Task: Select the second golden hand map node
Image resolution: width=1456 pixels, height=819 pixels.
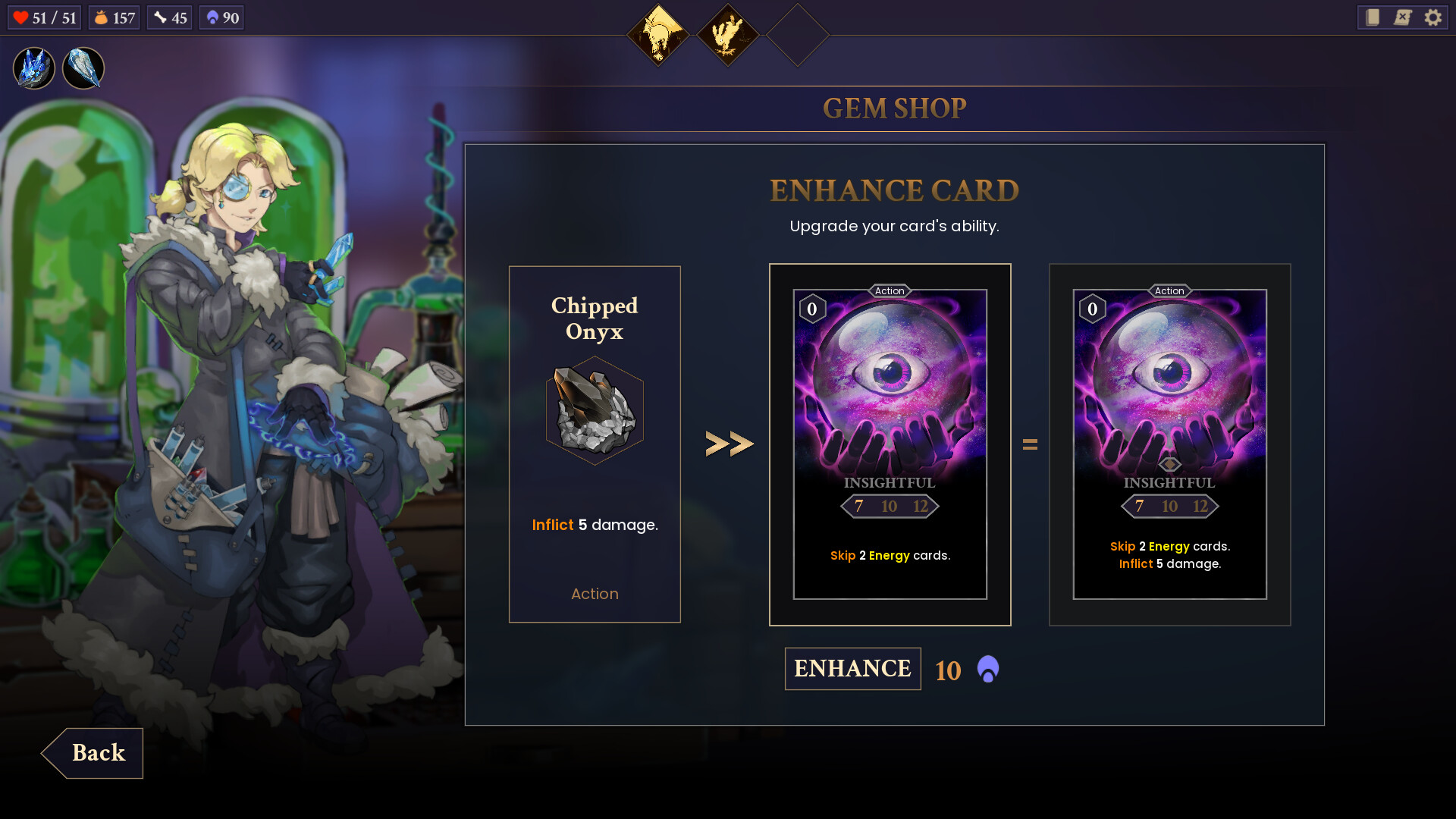Action: point(729,36)
